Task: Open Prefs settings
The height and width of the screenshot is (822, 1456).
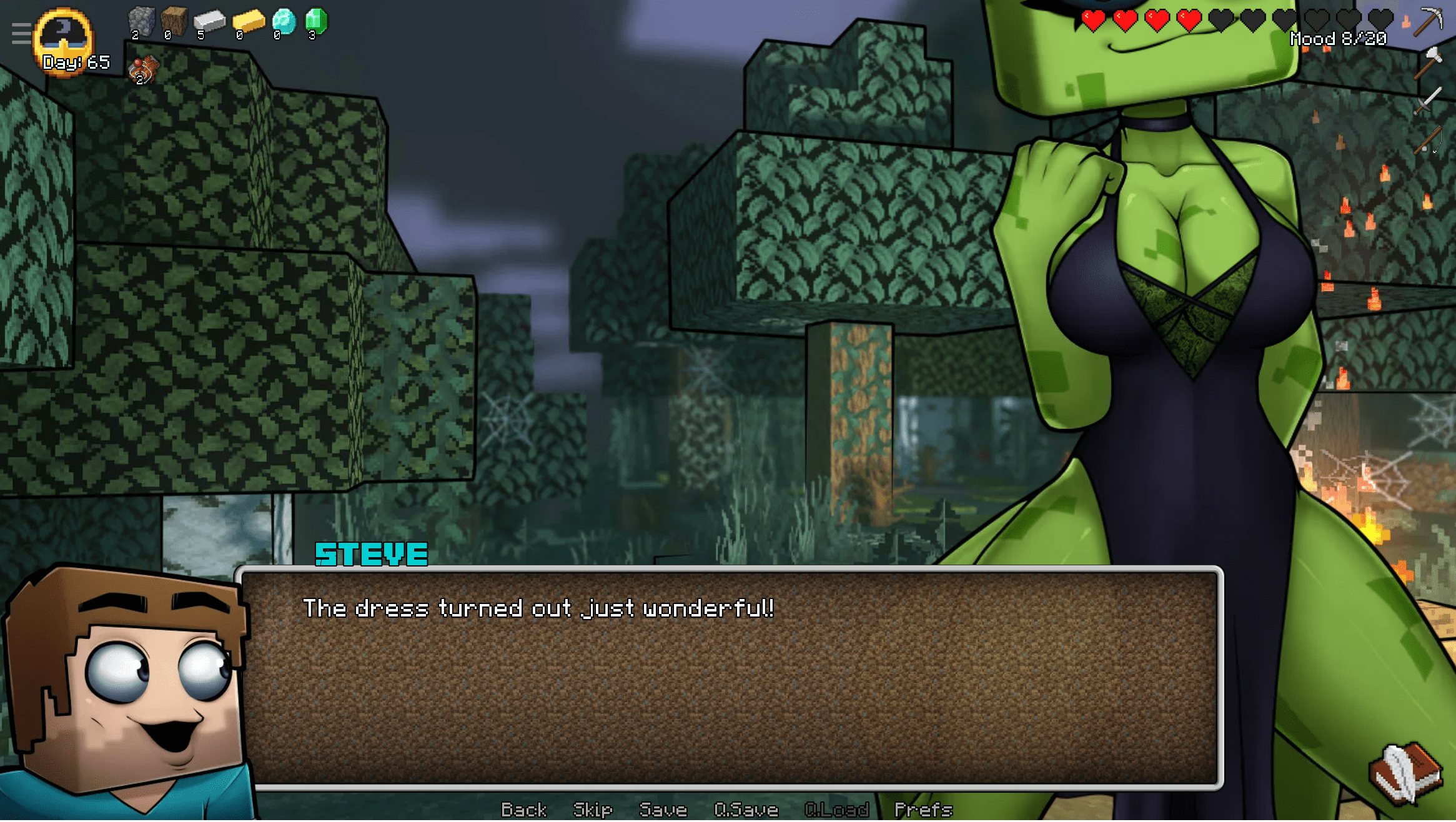Action: pyautogui.click(x=923, y=810)
